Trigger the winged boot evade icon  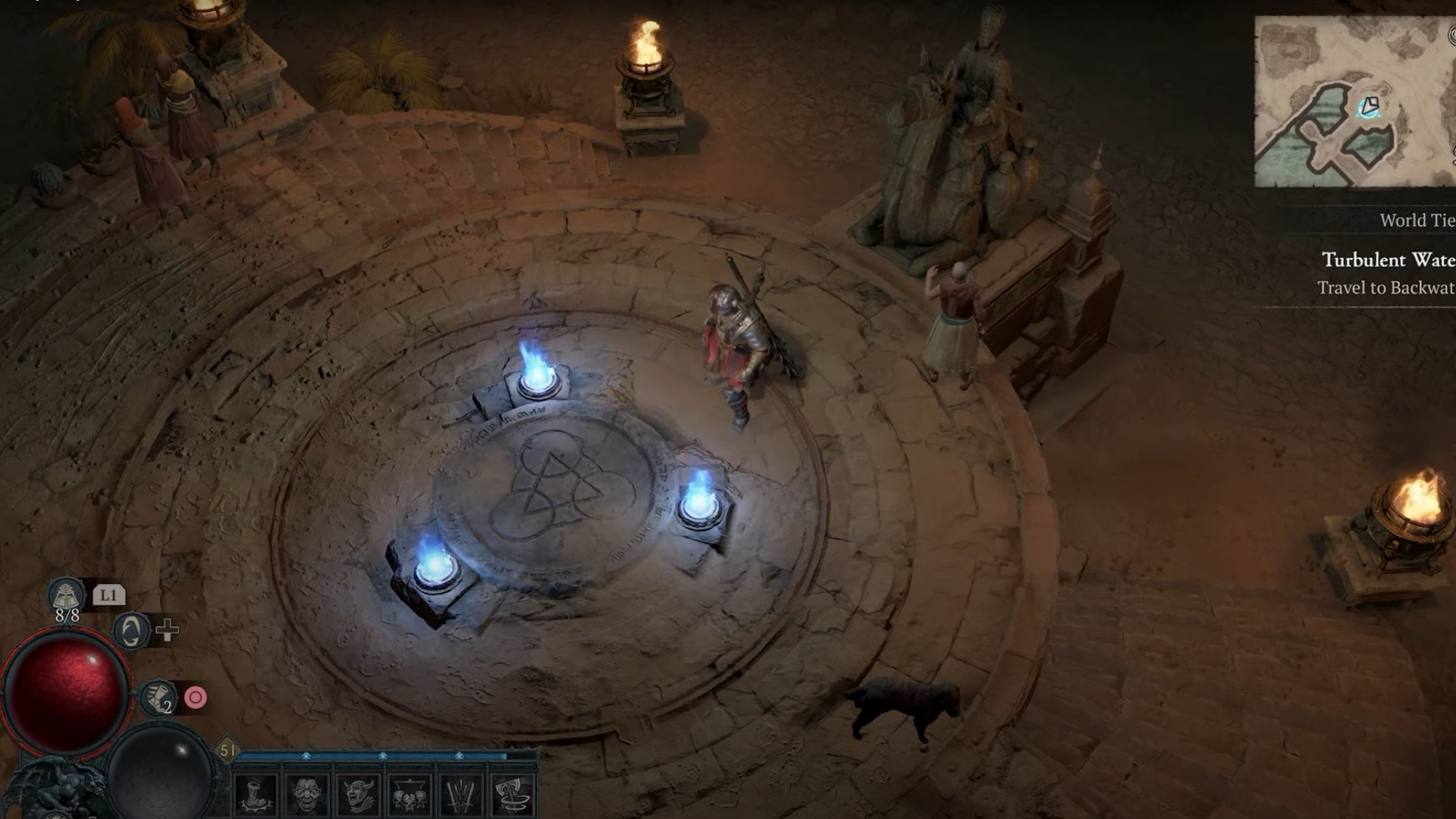(x=158, y=698)
